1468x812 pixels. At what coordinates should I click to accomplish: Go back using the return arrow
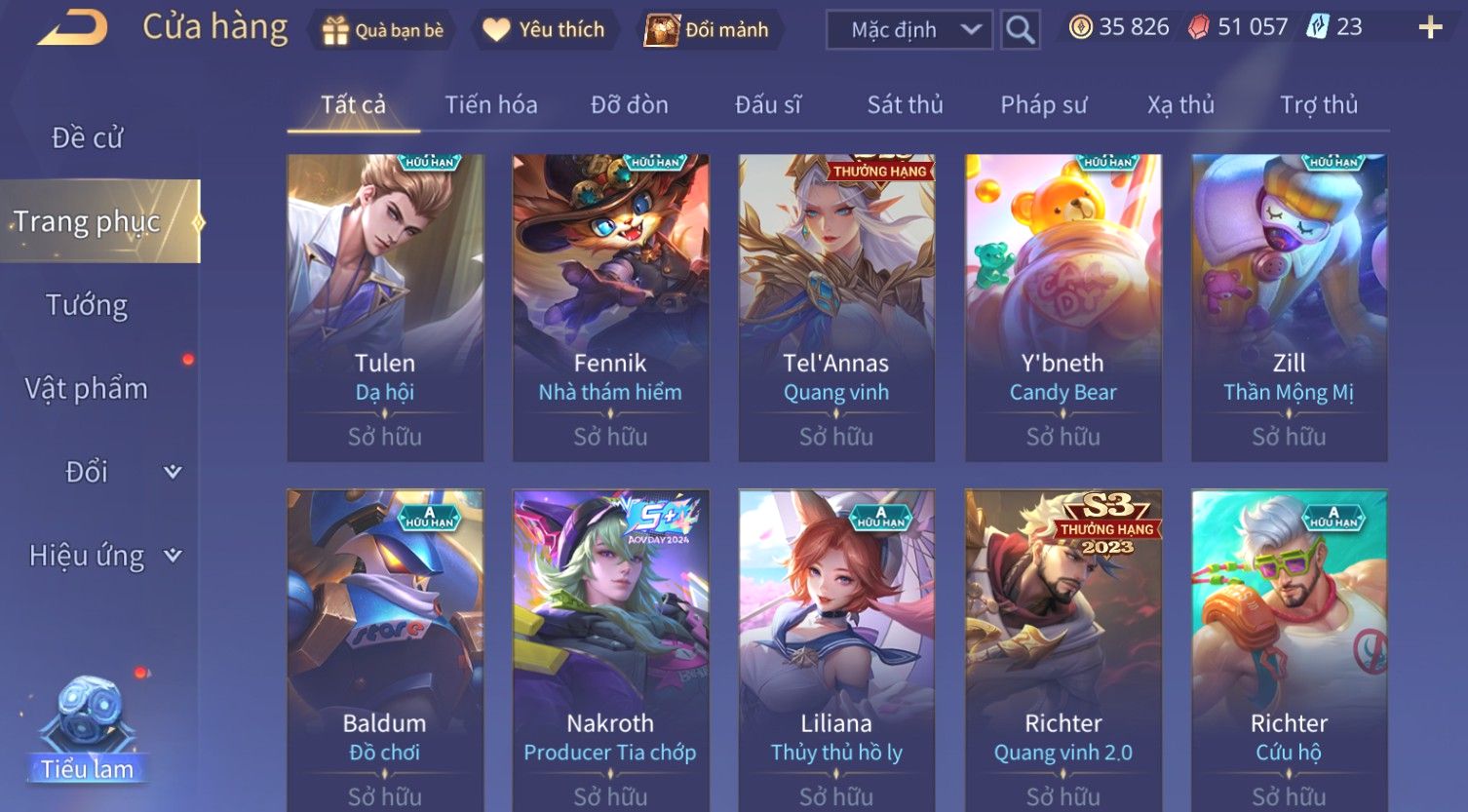click(x=73, y=27)
